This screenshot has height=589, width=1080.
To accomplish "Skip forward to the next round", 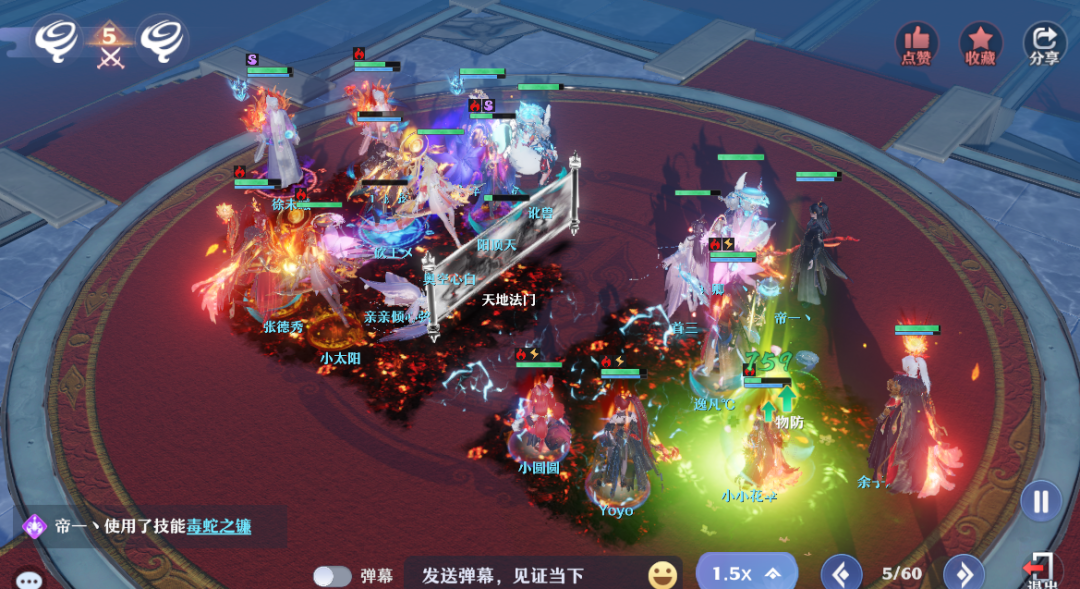I will pos(963,574).
